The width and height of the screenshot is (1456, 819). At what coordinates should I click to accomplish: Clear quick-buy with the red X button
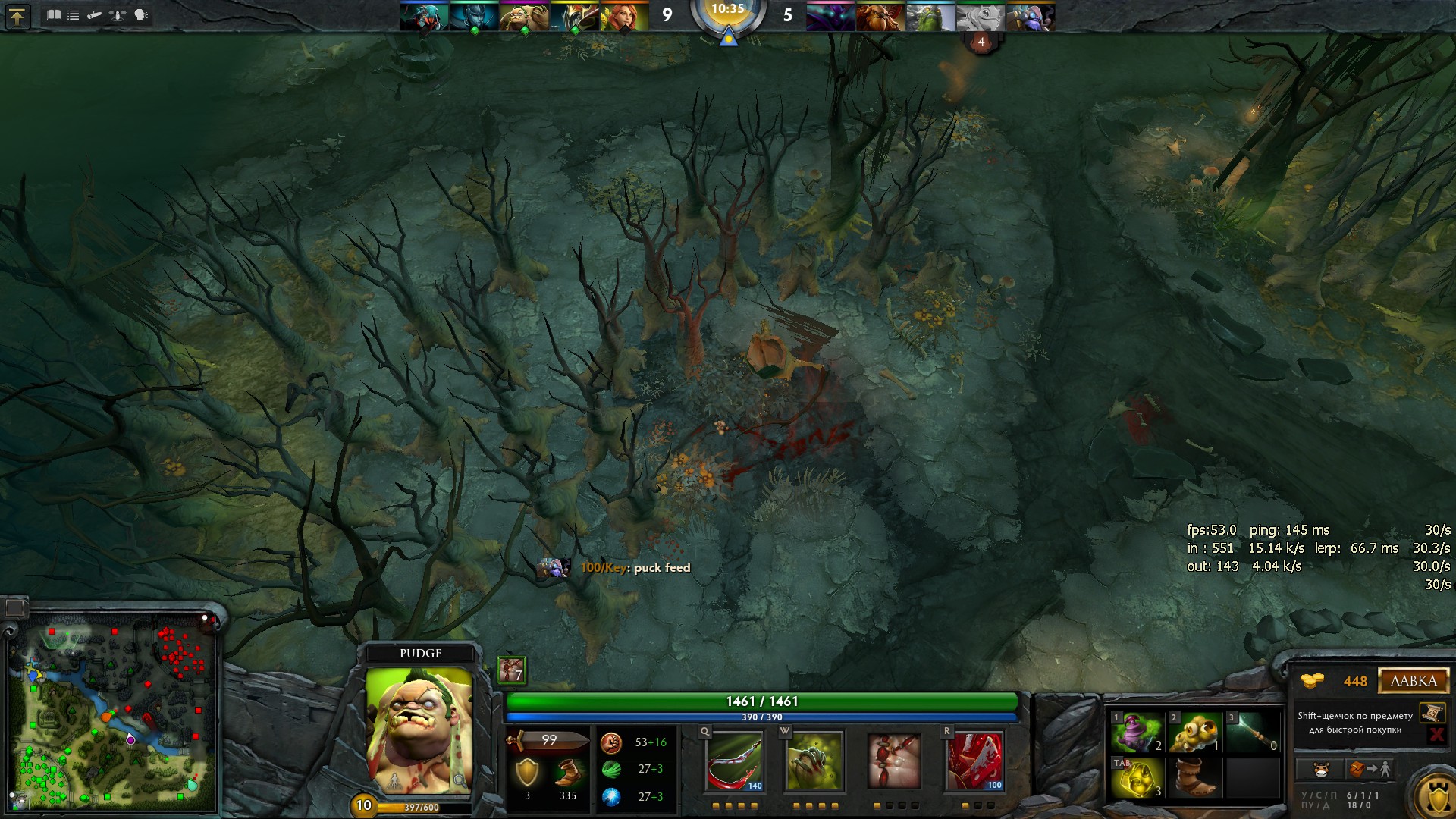pyautogui.click(x=1436, y=734)
